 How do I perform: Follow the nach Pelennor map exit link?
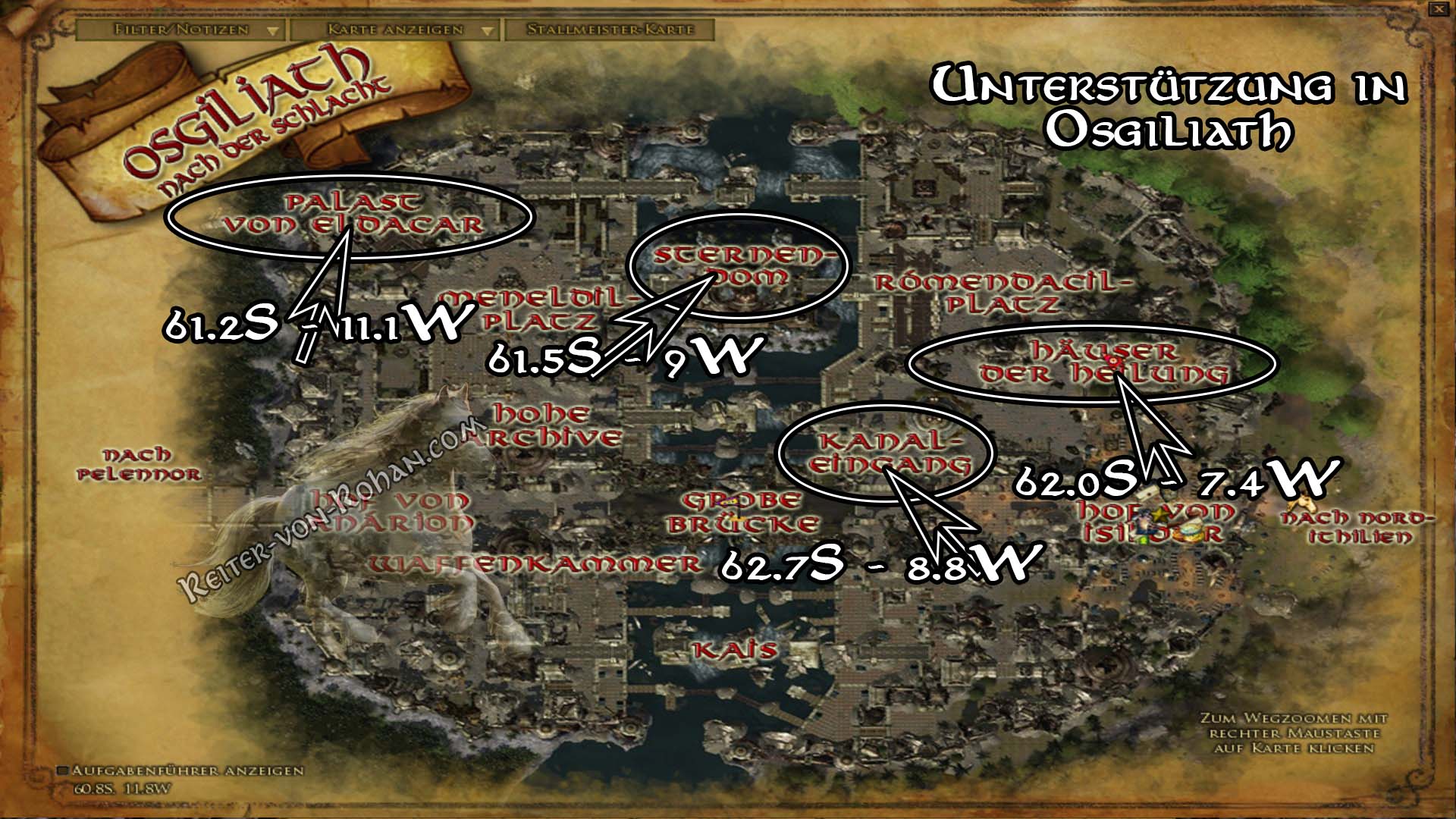pos(139,466)
